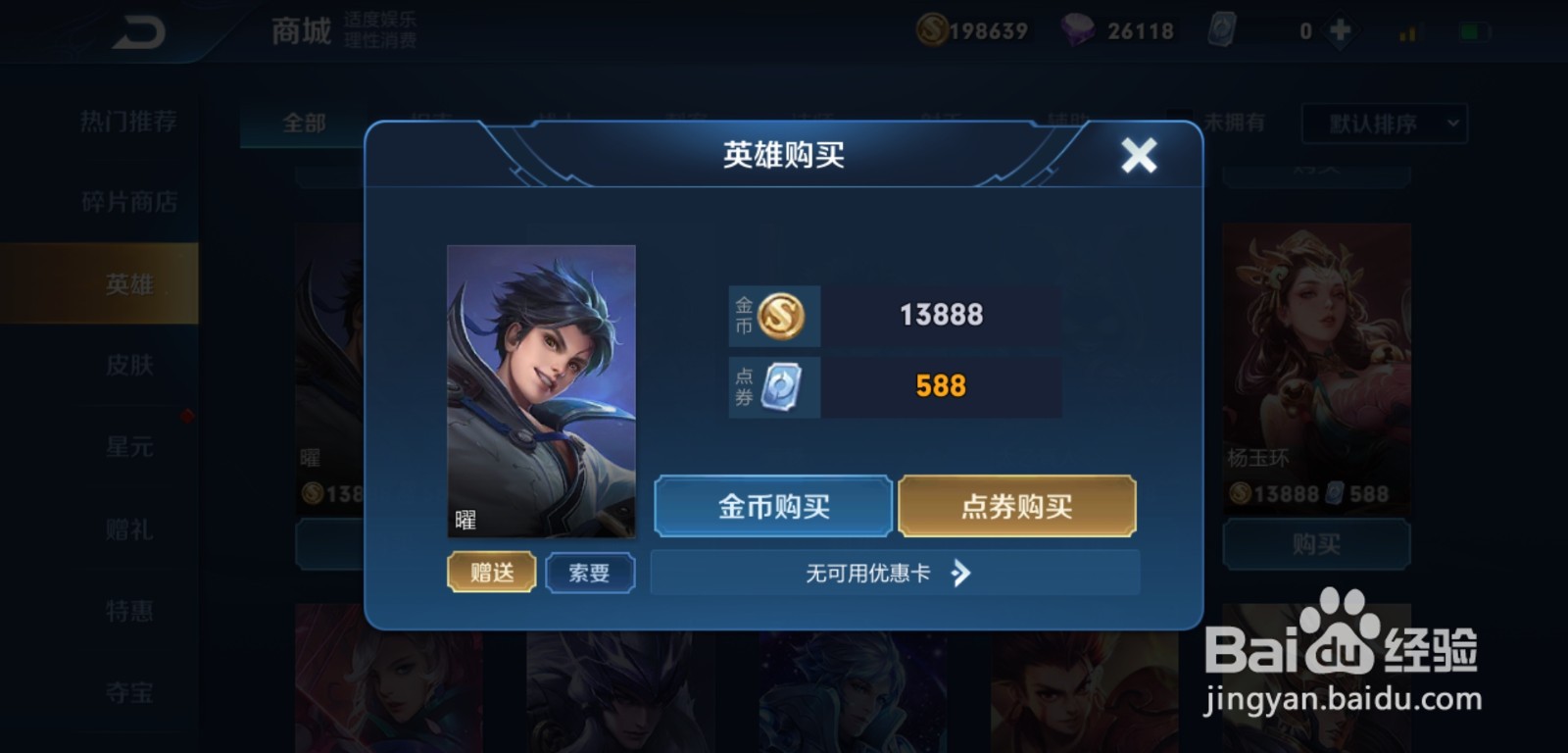Viewport: 1568px width, 753px height.
Task: Switch to the 皮肤 category
Action: coord(127,364)
